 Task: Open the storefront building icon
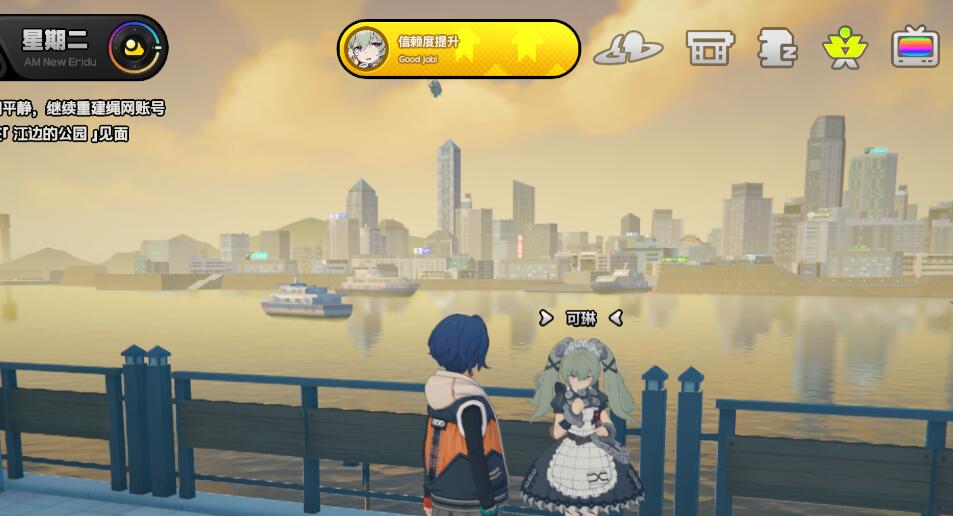[709, 47]
